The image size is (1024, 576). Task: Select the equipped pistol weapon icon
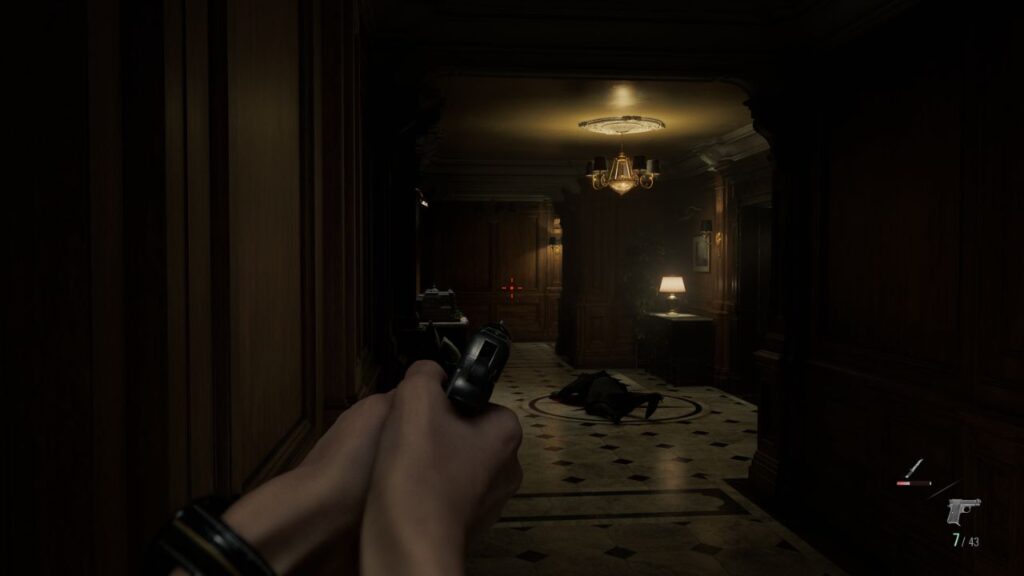pyautogui.click(x=963, y=511)
